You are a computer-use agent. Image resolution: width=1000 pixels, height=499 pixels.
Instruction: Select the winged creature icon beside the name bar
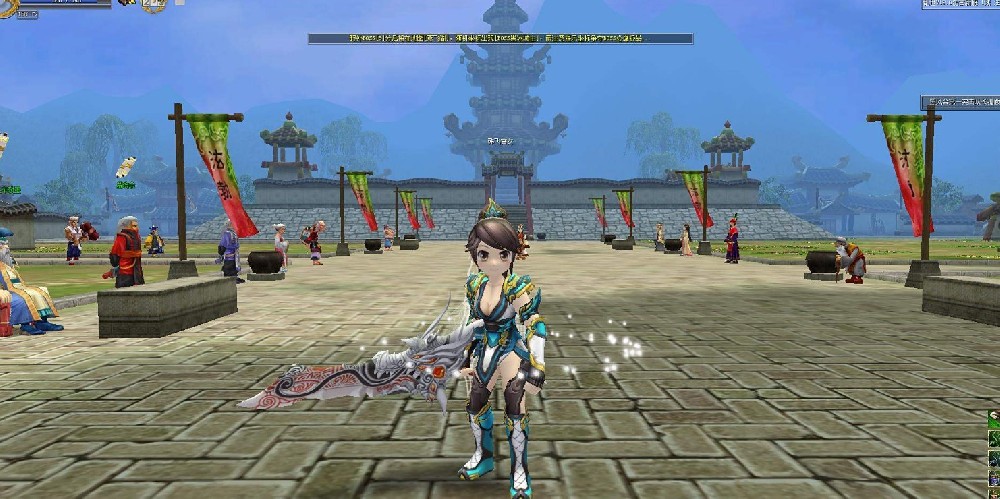click(x=127, y=3)
